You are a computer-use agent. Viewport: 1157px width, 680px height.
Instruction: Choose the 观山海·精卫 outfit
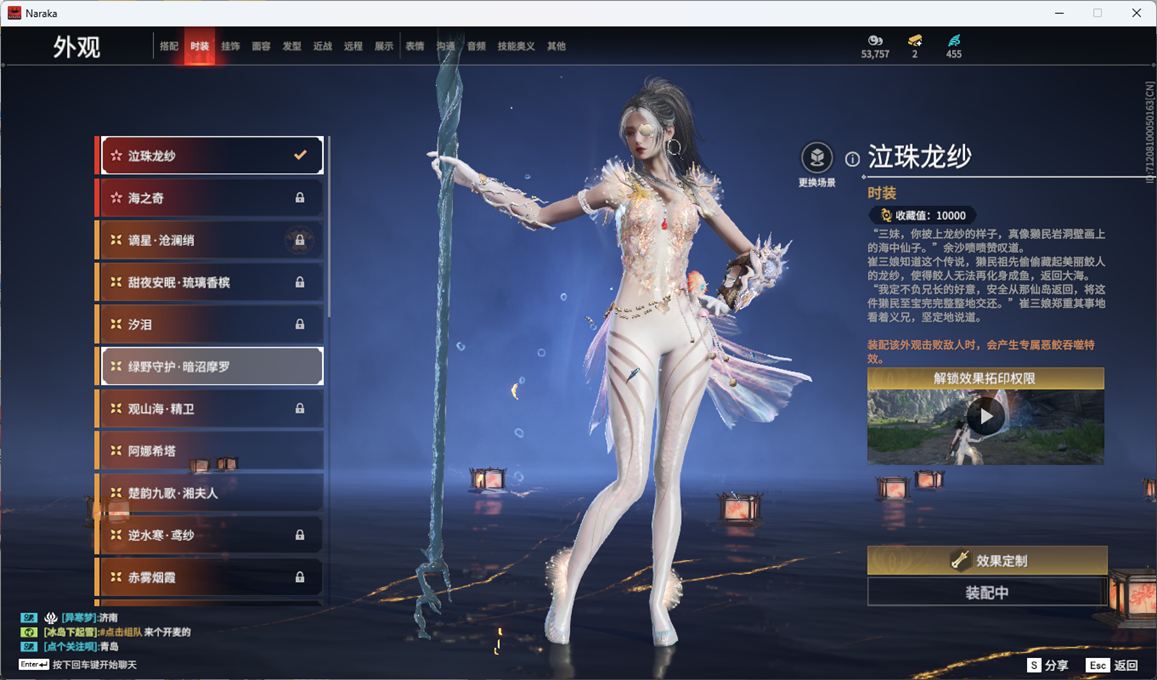211,409
